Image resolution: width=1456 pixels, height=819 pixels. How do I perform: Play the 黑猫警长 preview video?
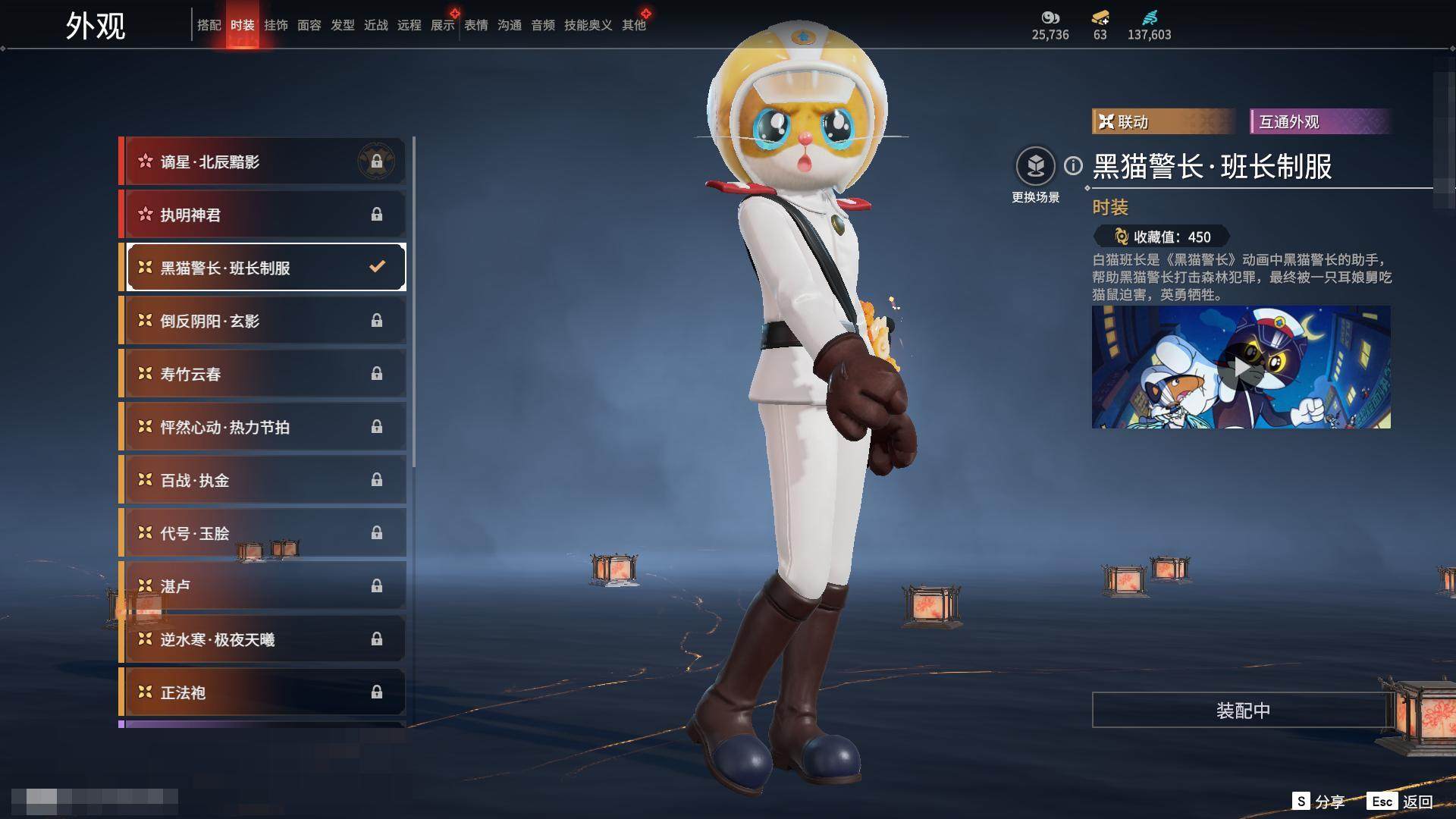point(1241,367)
